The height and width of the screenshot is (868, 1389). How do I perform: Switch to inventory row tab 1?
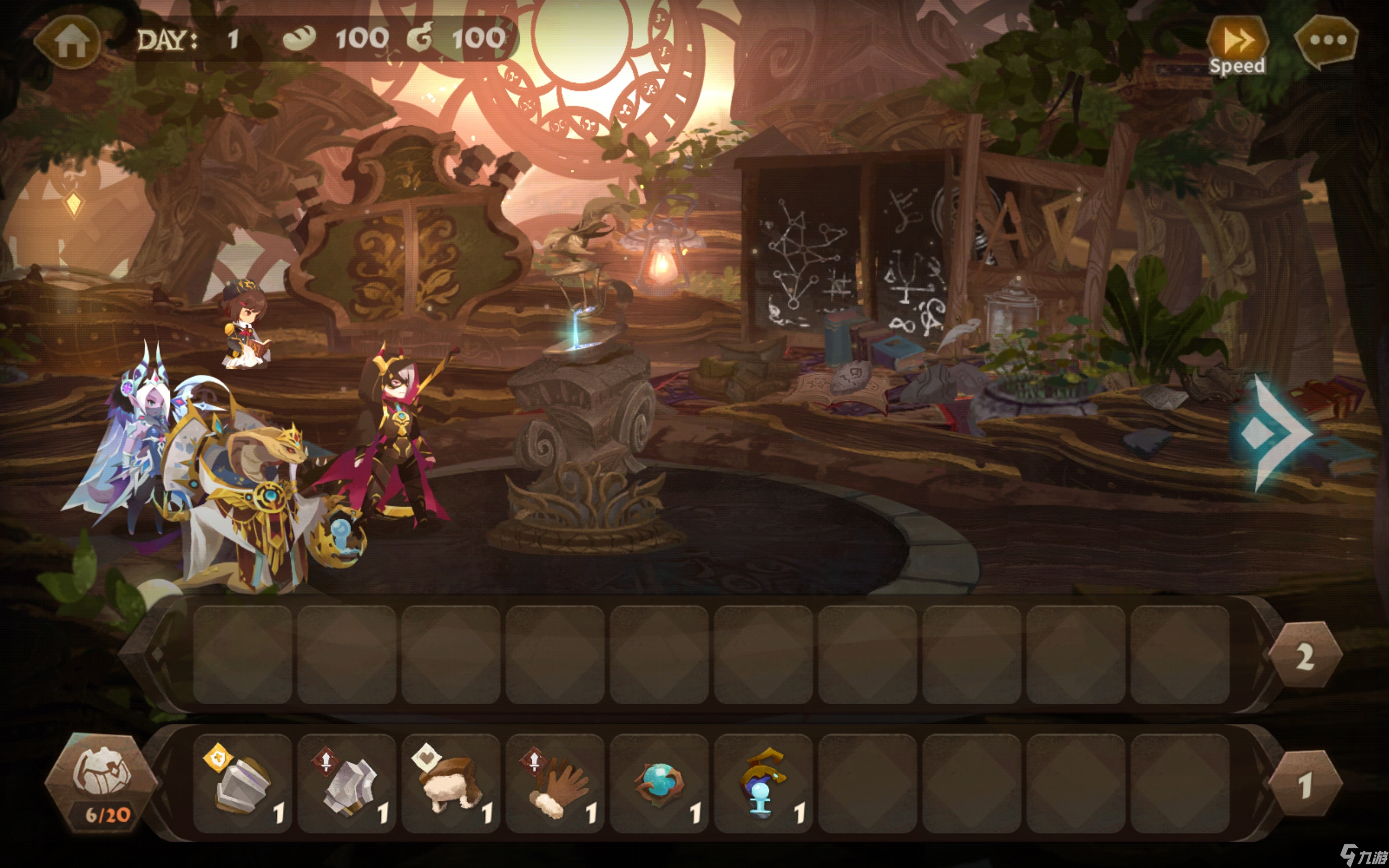pyautogui.click(x=1304, y=784)
